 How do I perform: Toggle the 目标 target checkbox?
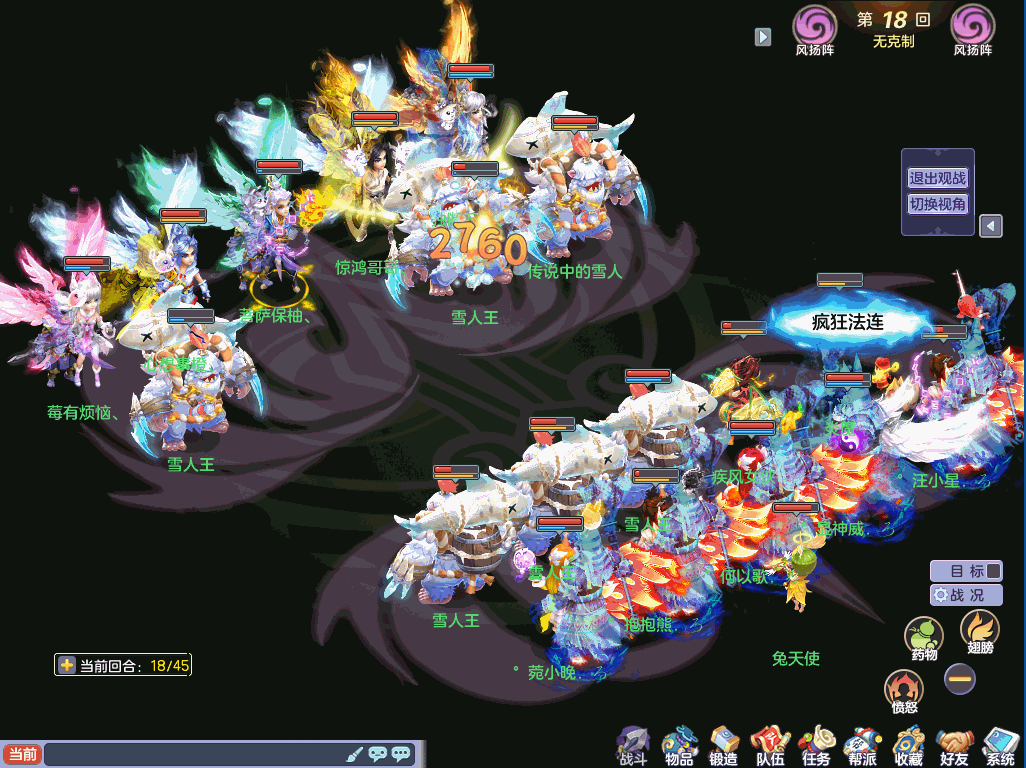[x=992, y=571]
